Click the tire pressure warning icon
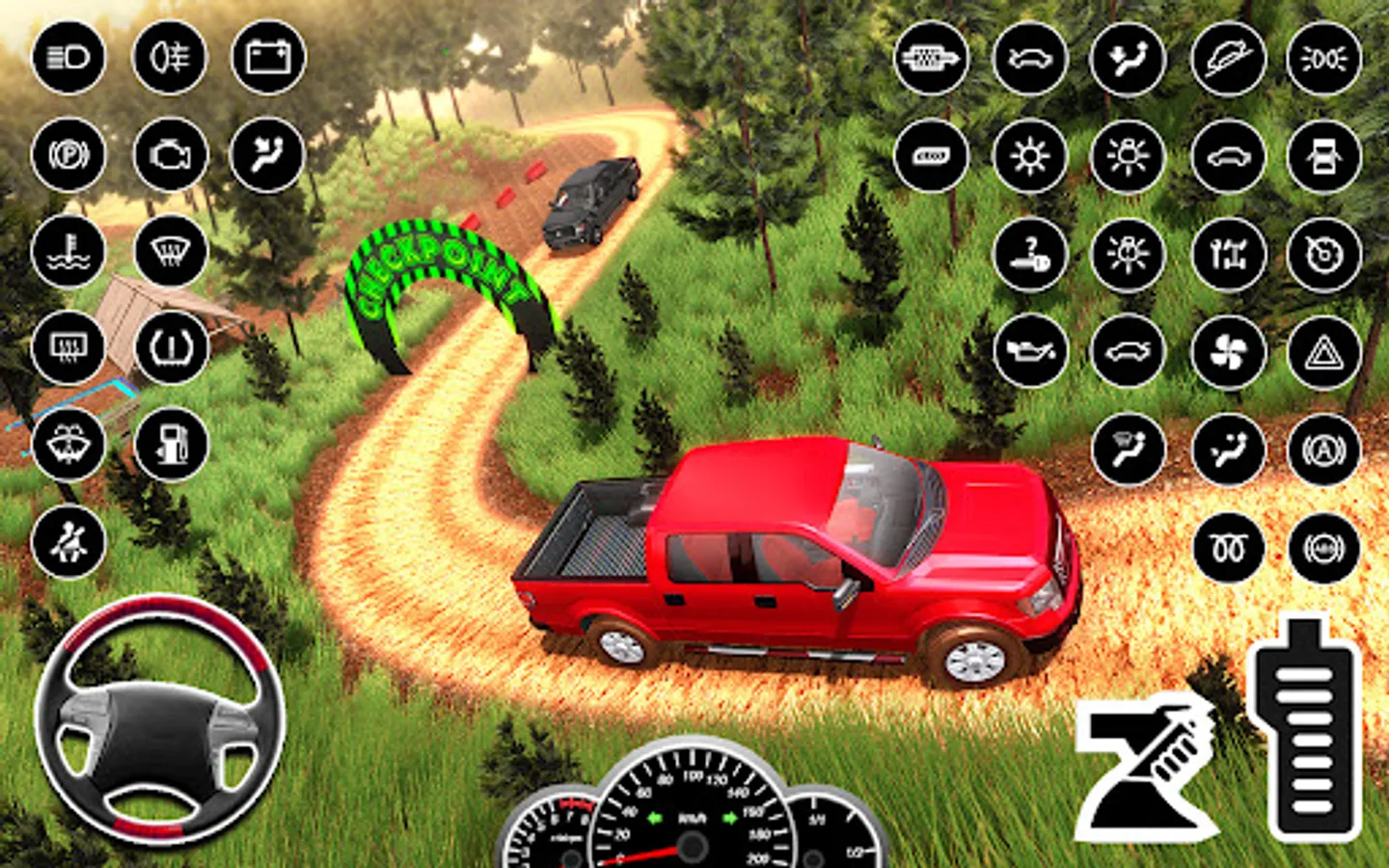The image size is (1389, 868). [171, 347]
